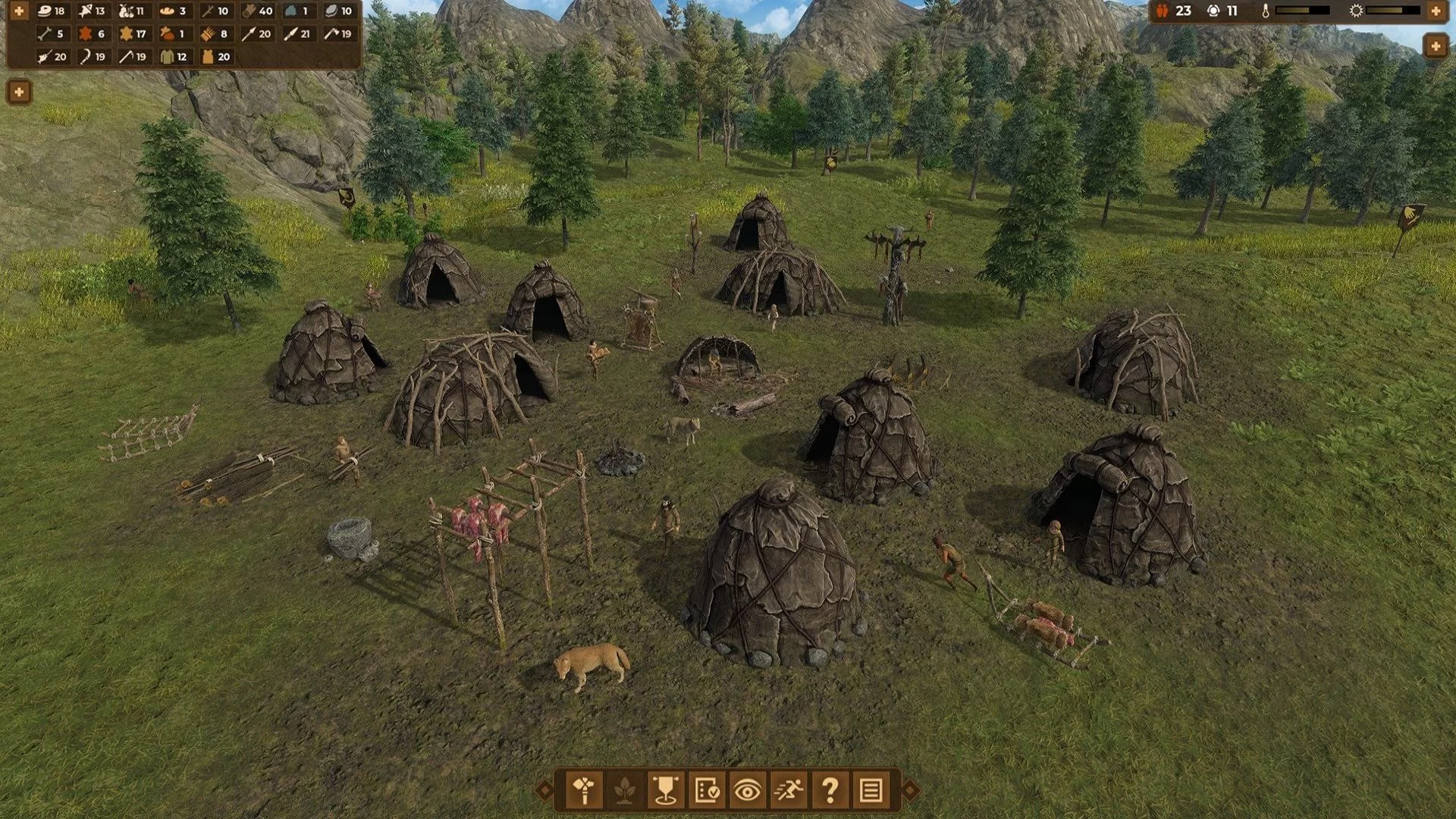The image size is (1456, 819).
Task: Open the main menu list icon
Action: click(x=871, y=791)
